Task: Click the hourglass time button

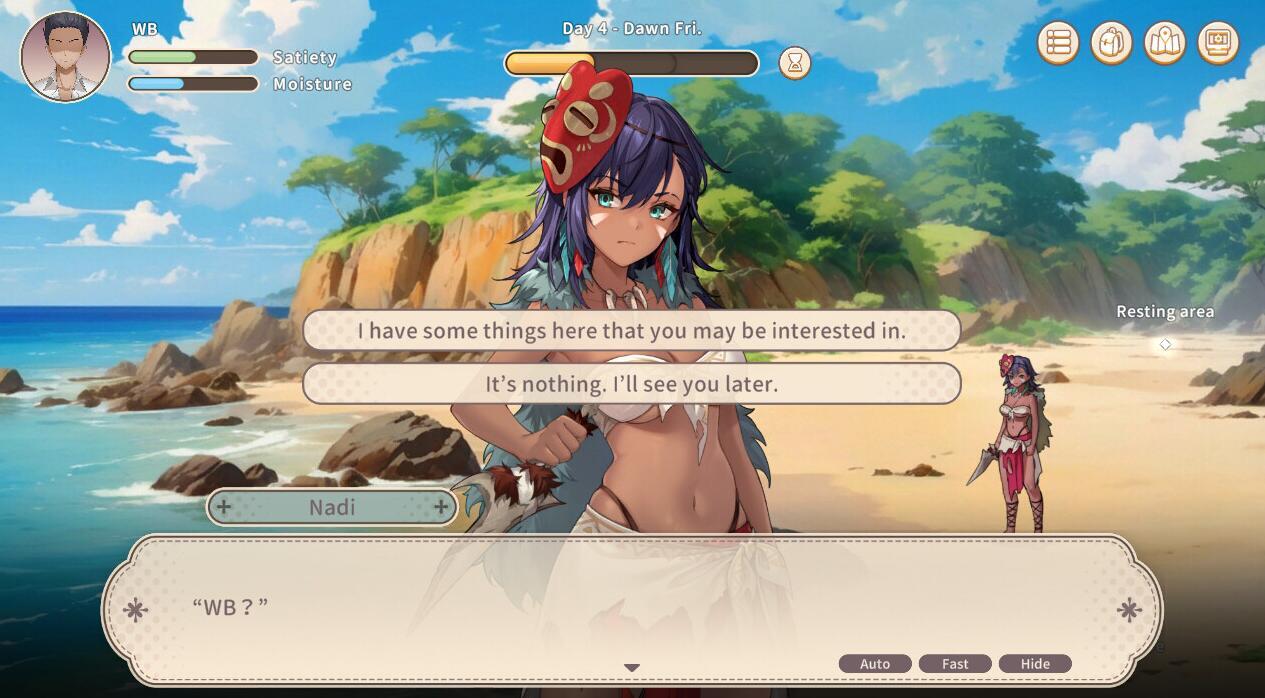Action: (x=795, y=63)
